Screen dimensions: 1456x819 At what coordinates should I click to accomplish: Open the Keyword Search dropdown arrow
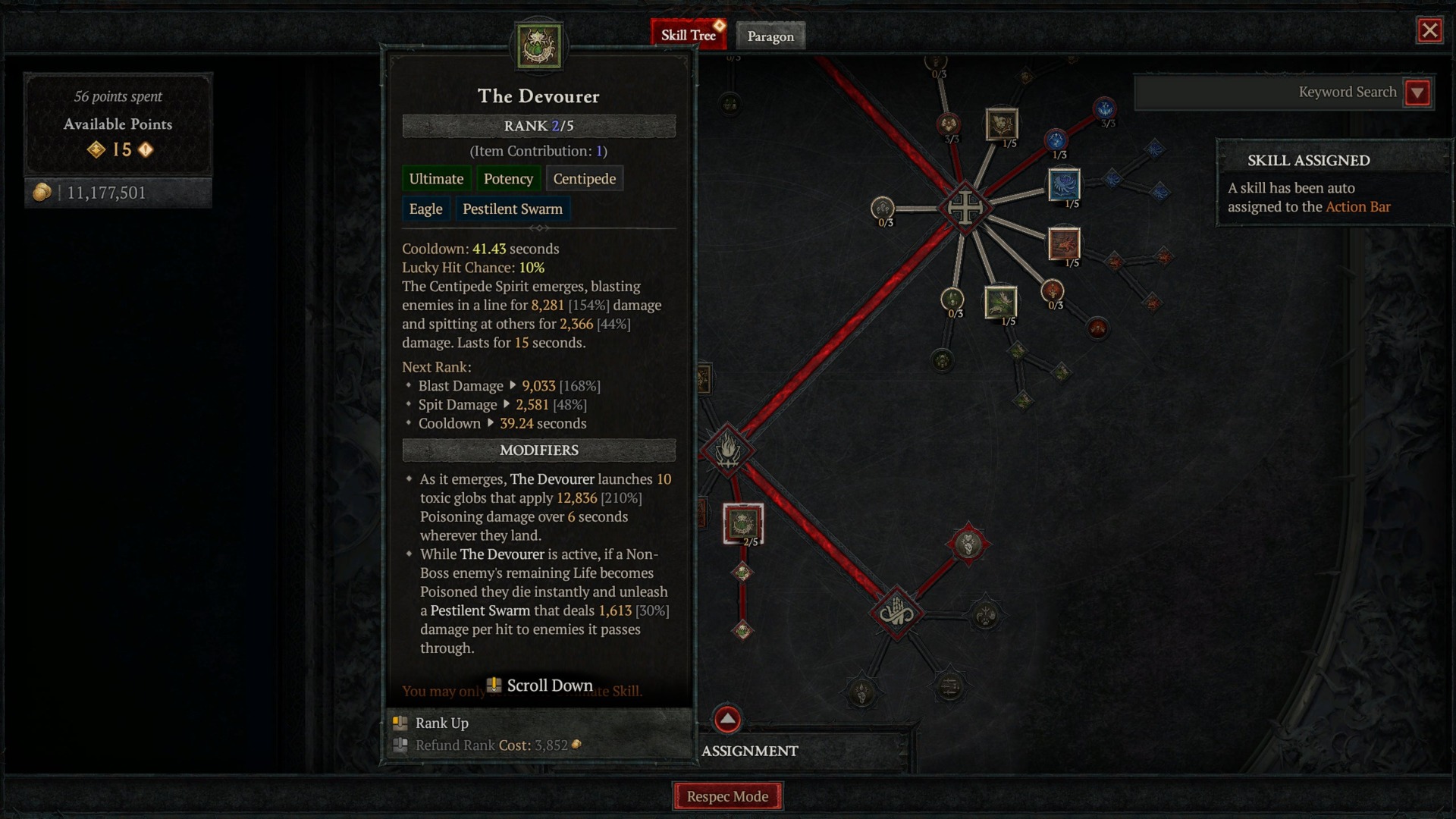pyautogui.click(x=1417, y=93)
